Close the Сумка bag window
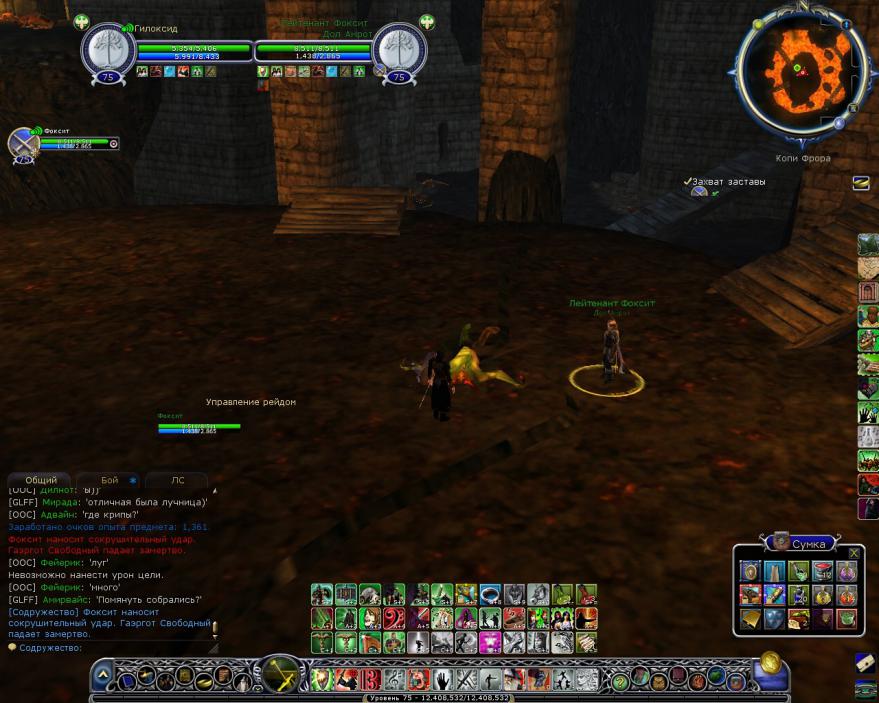Viewport: 879px width, 703px height. click(854, 552)
